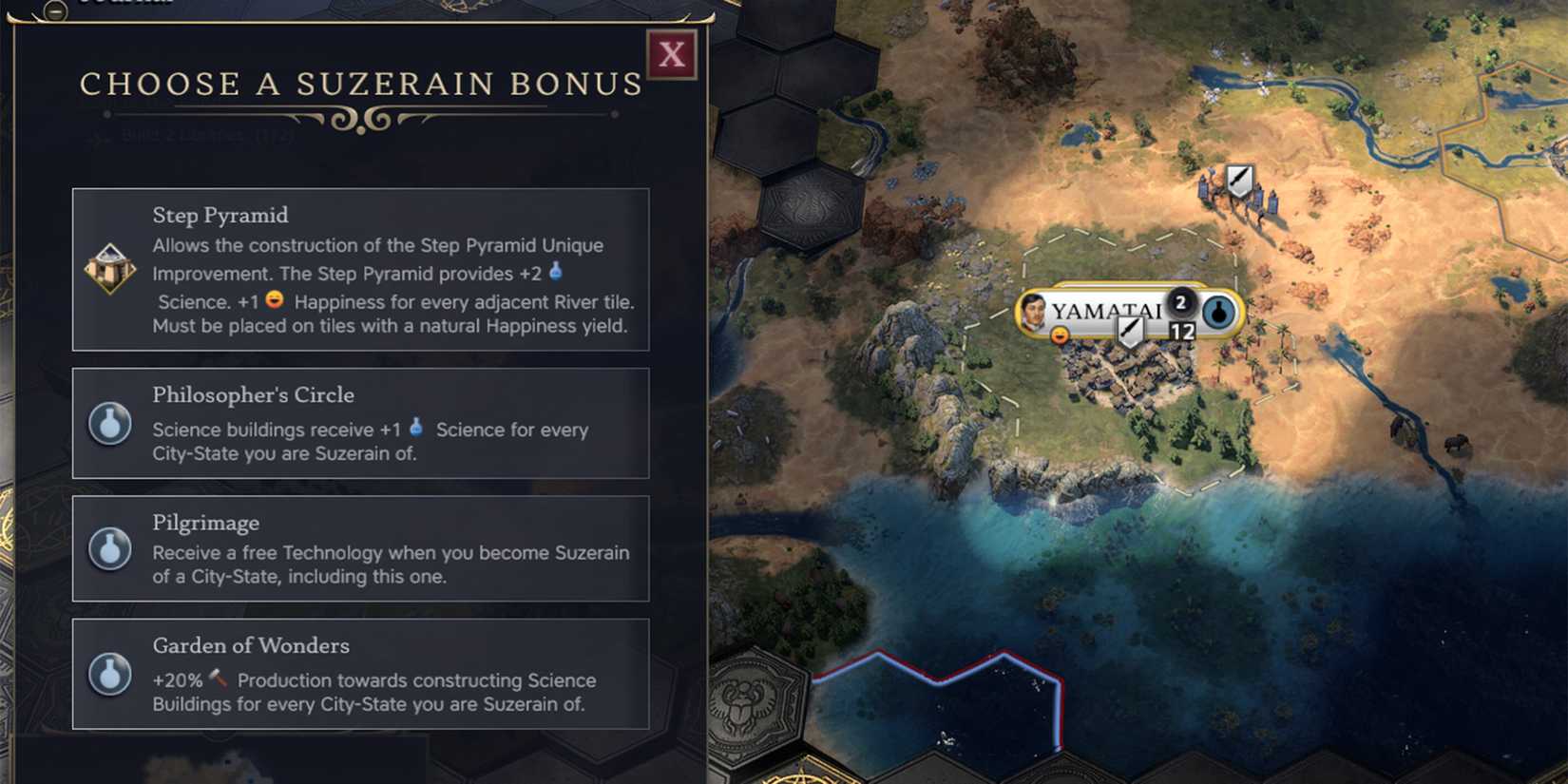This screenshot has height=784, width=1568.
Task: Click the happiness icon in Step Pyramid's description
Action: tap(274, 300)
